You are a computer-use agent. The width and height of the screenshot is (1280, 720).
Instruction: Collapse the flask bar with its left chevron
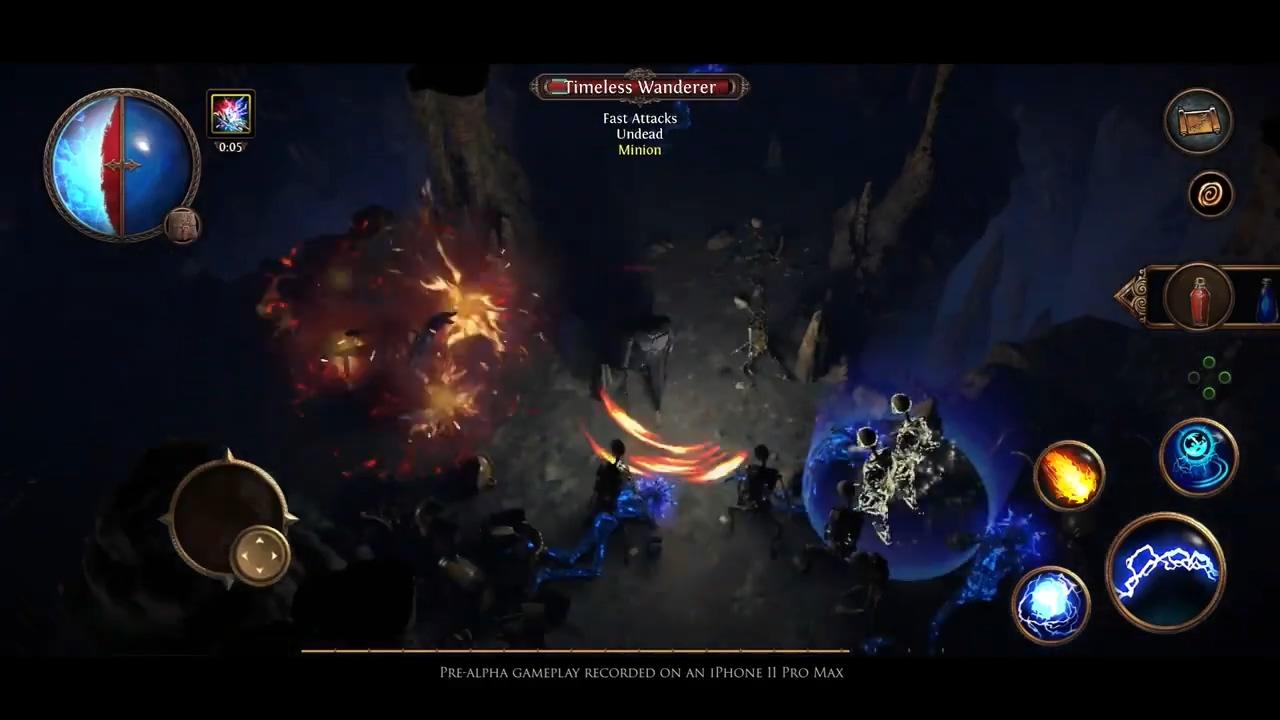click(x=1128, y=297)
